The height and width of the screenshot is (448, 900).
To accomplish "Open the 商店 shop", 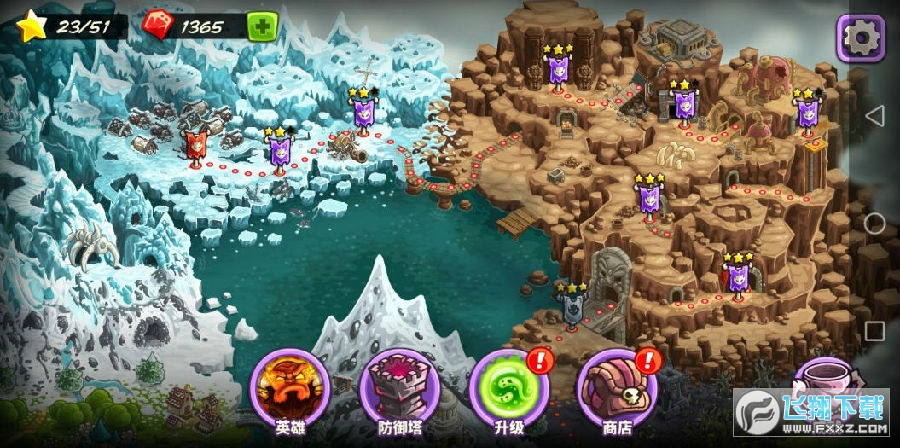I will pos(618,388).
